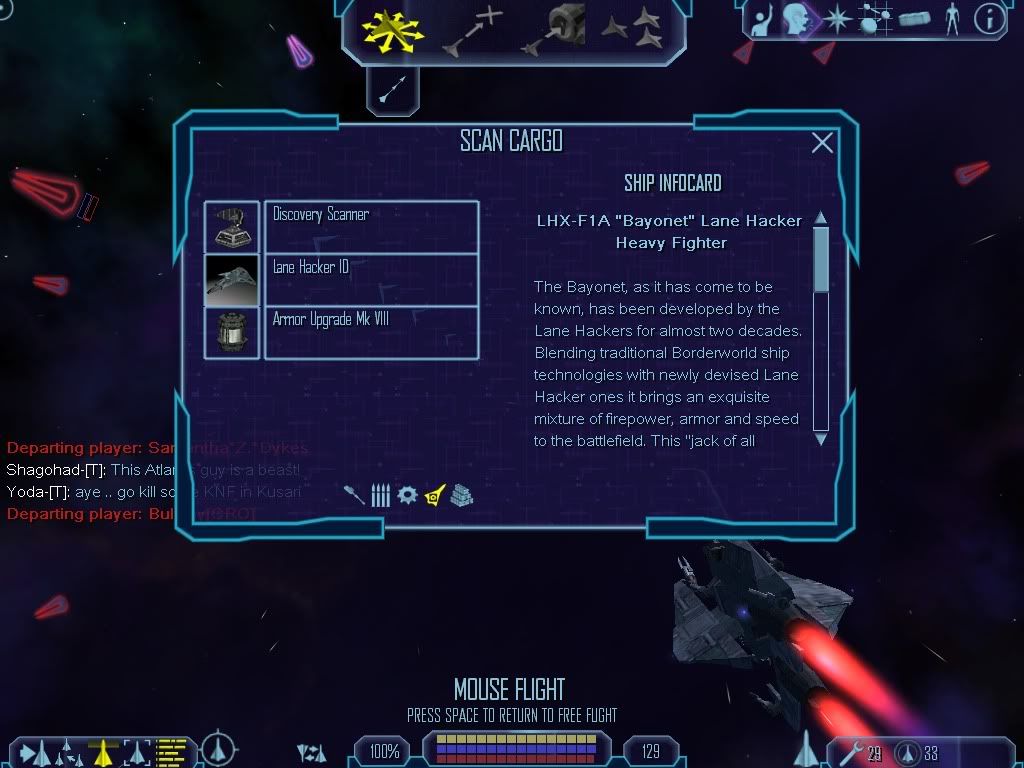
Task: Show the ammunition filter (four bullets icon)
Action: tap(380, 495)
